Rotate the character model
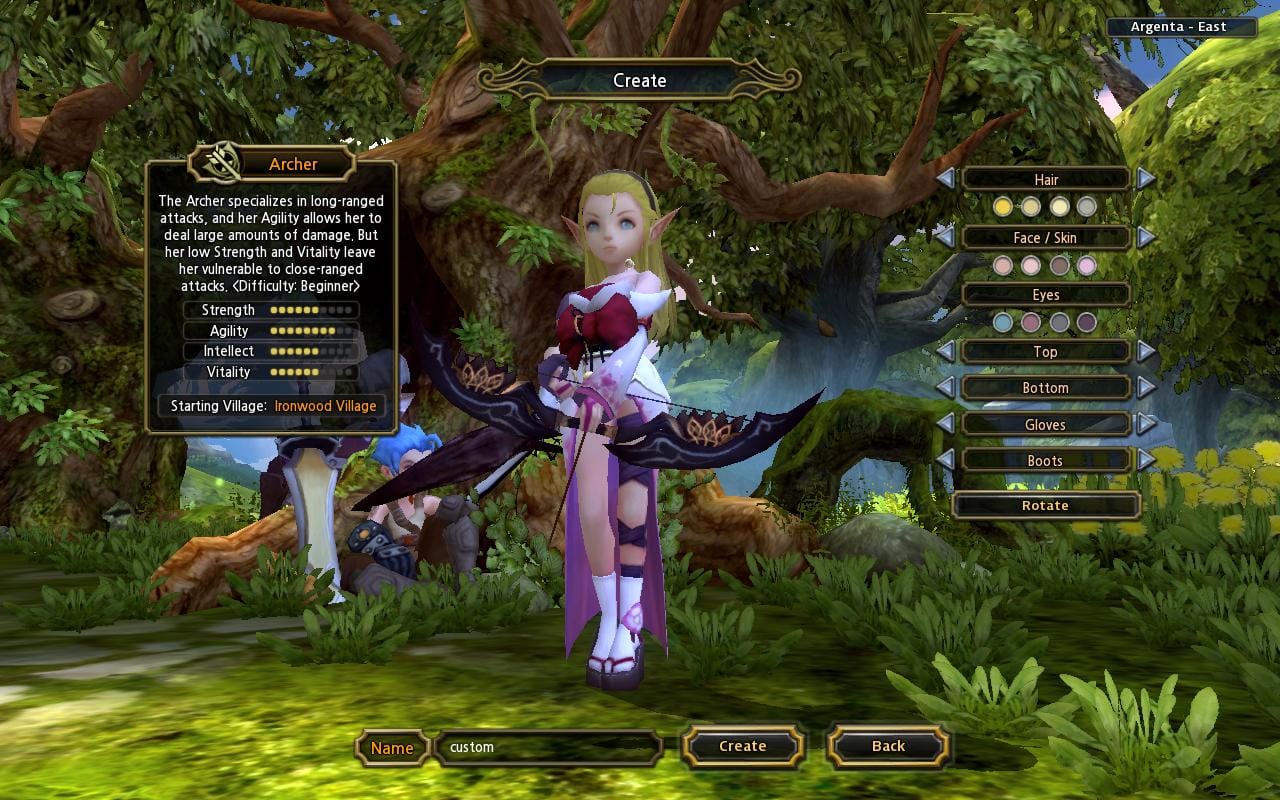 pos(1046,505)
